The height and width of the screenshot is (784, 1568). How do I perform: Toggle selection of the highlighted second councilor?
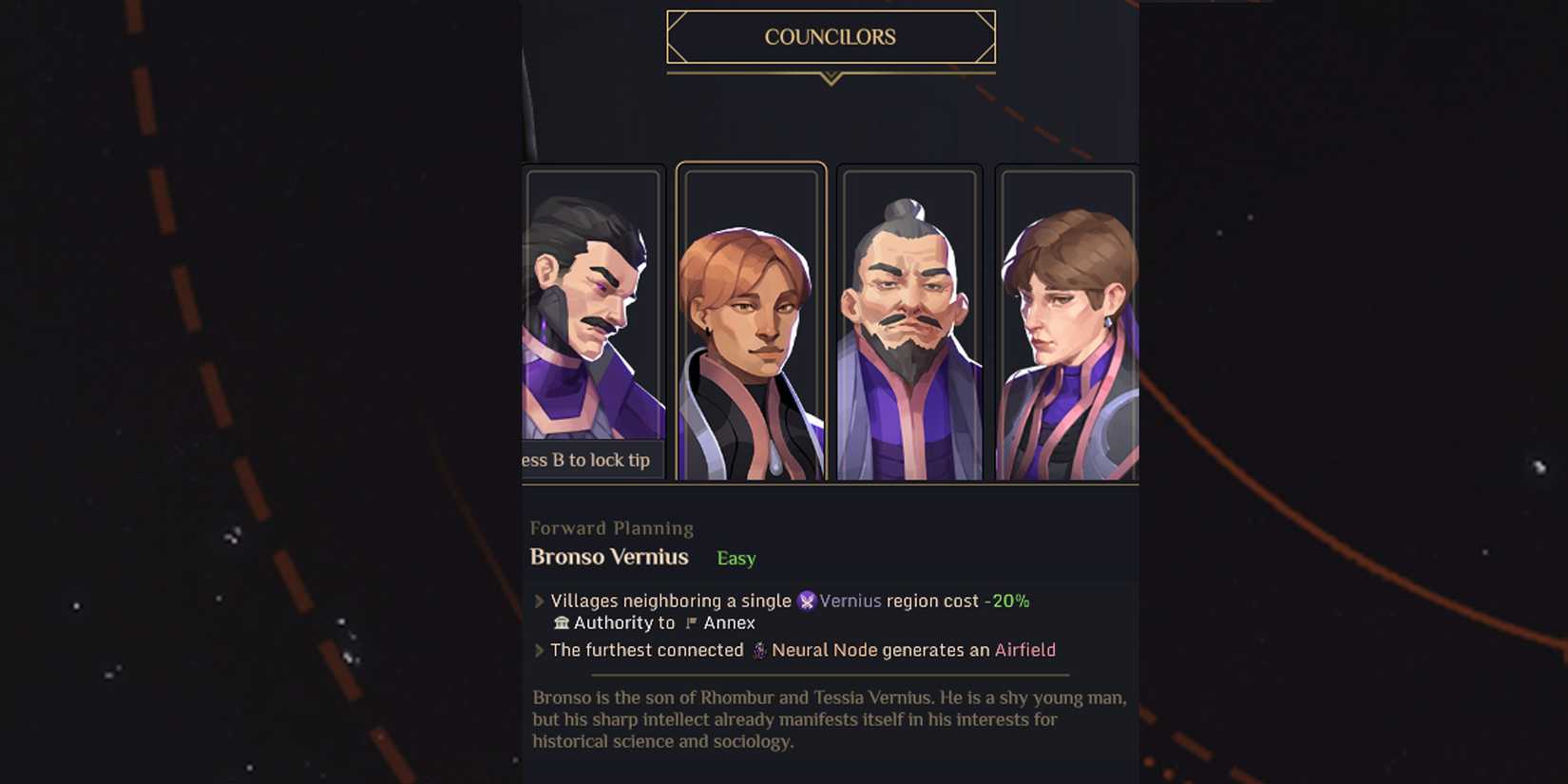[751, 323]
